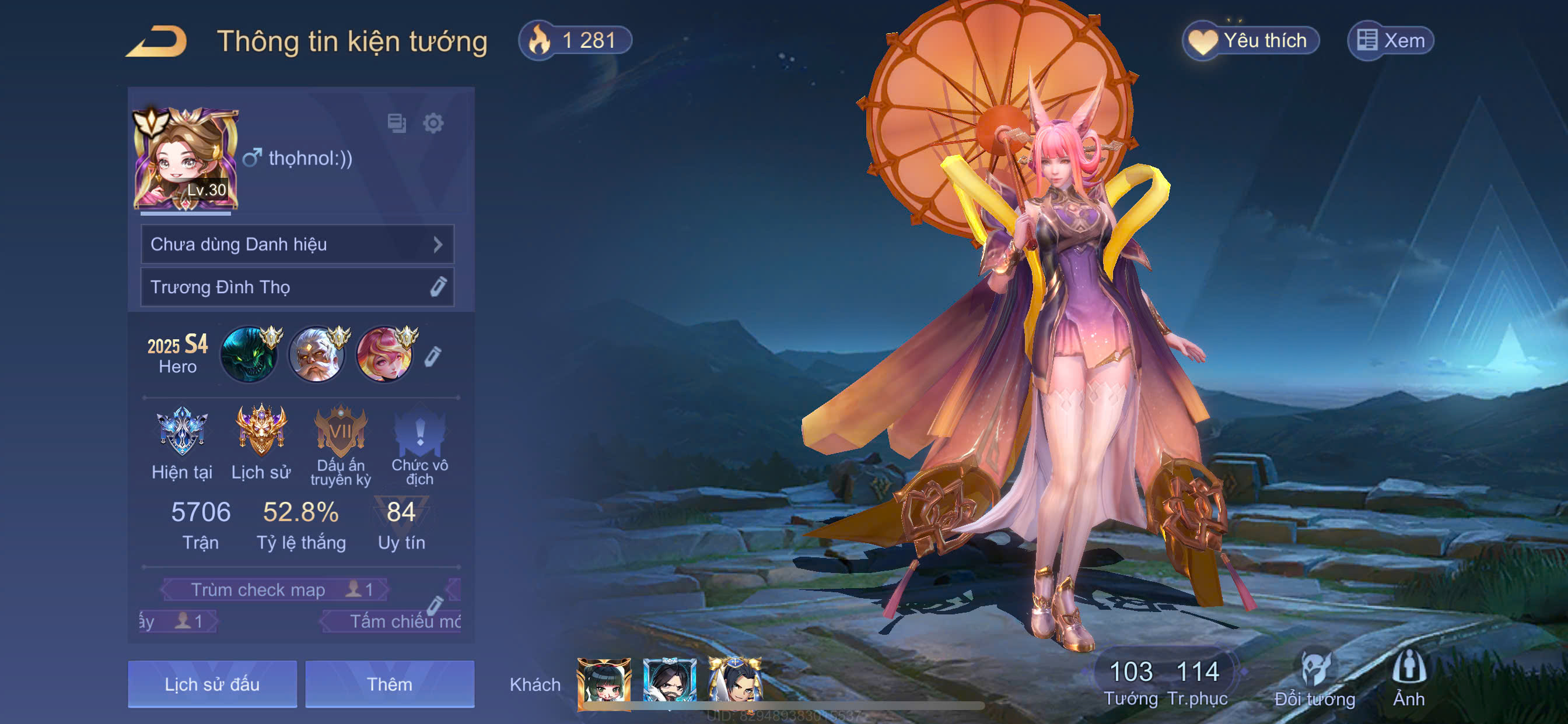Open the Ảnh photo option
The height and width of the screenshot is (724, 1568).
point(1409,680)
